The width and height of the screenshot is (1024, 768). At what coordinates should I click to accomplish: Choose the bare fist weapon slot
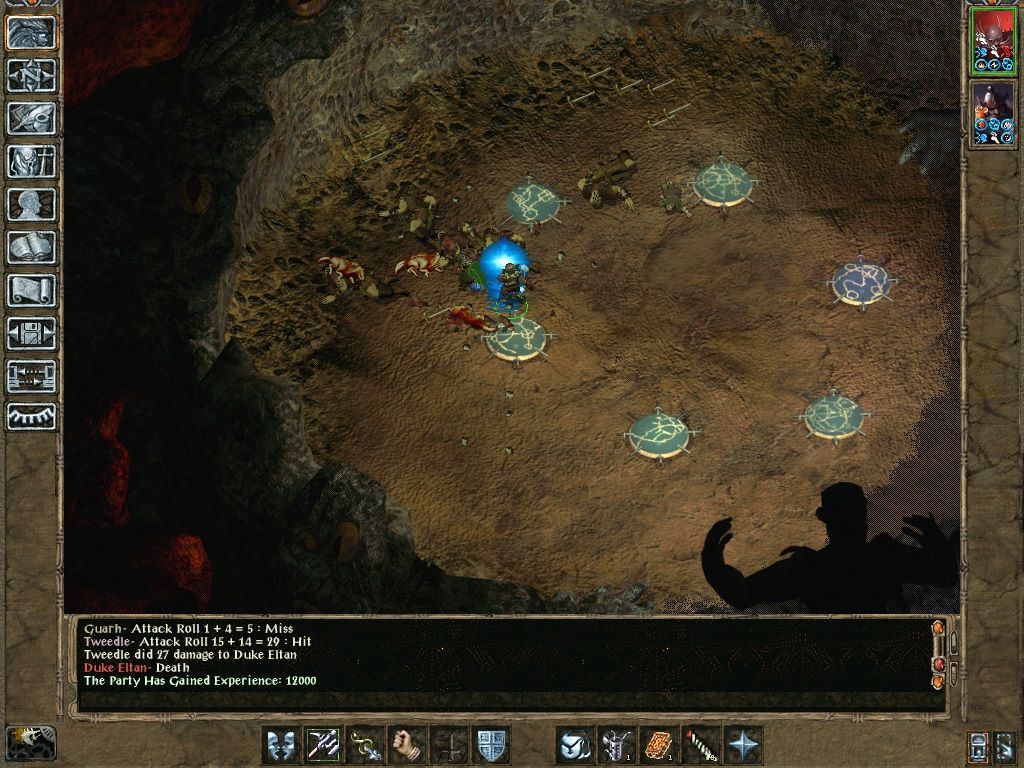click(x=407, y=745)
